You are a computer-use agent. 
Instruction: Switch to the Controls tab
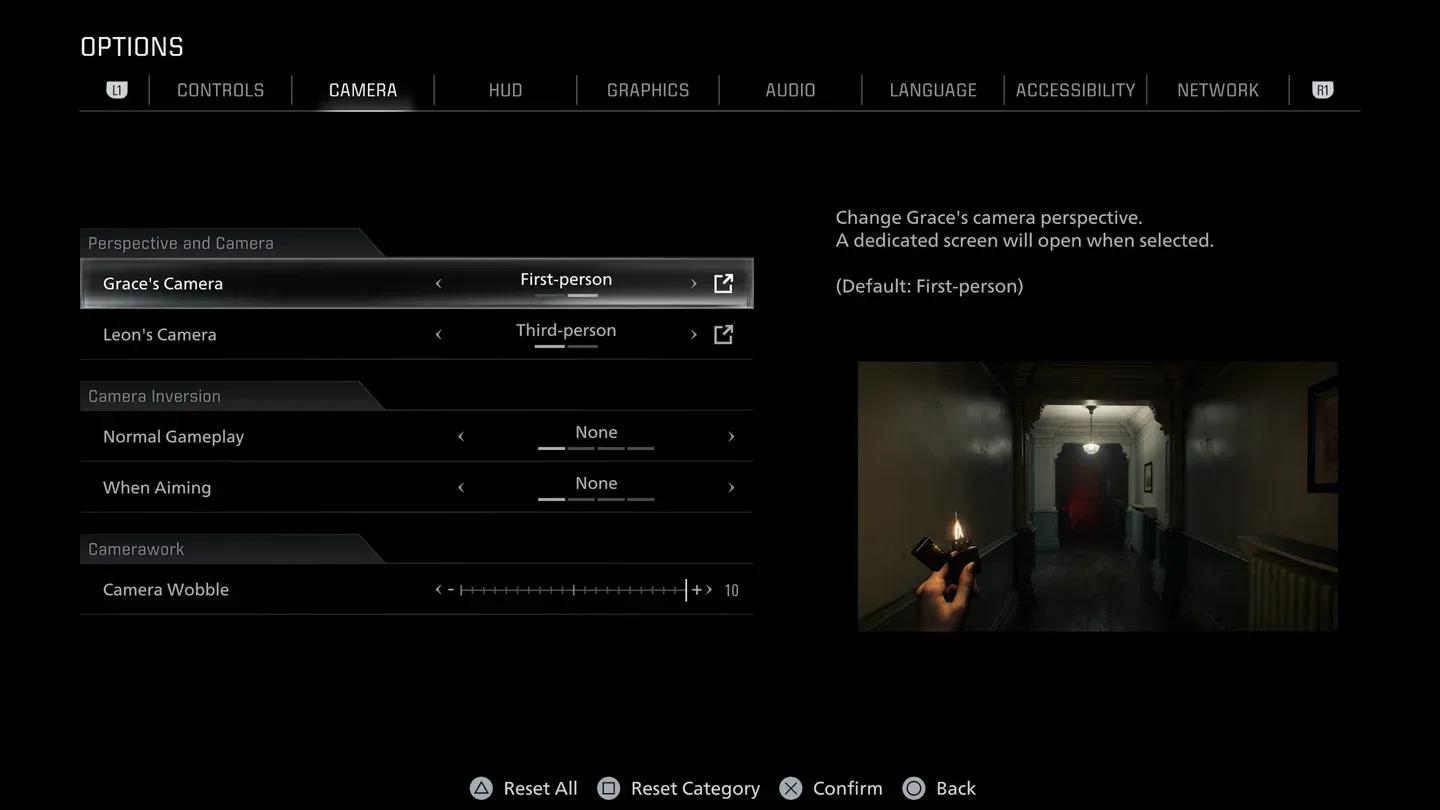click(x=220, y=89)
